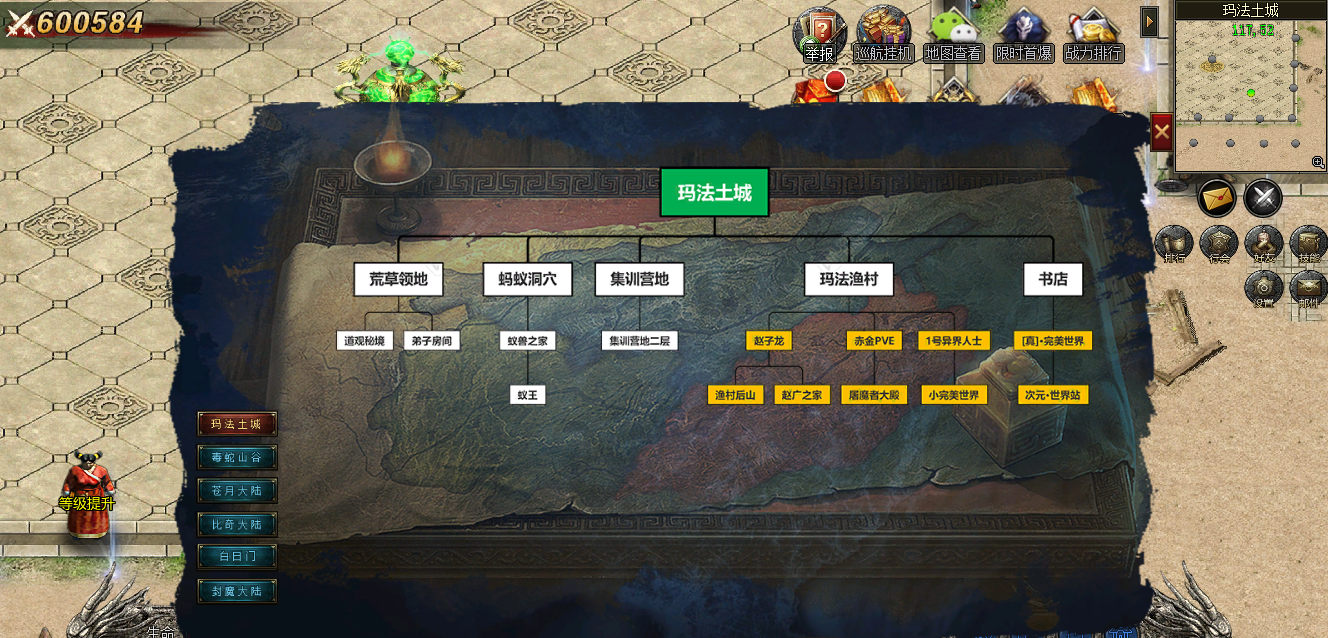Click the minimap magnifier zoom button
This screenshot has width=1328, height=638.
(x=1318, y=162)
